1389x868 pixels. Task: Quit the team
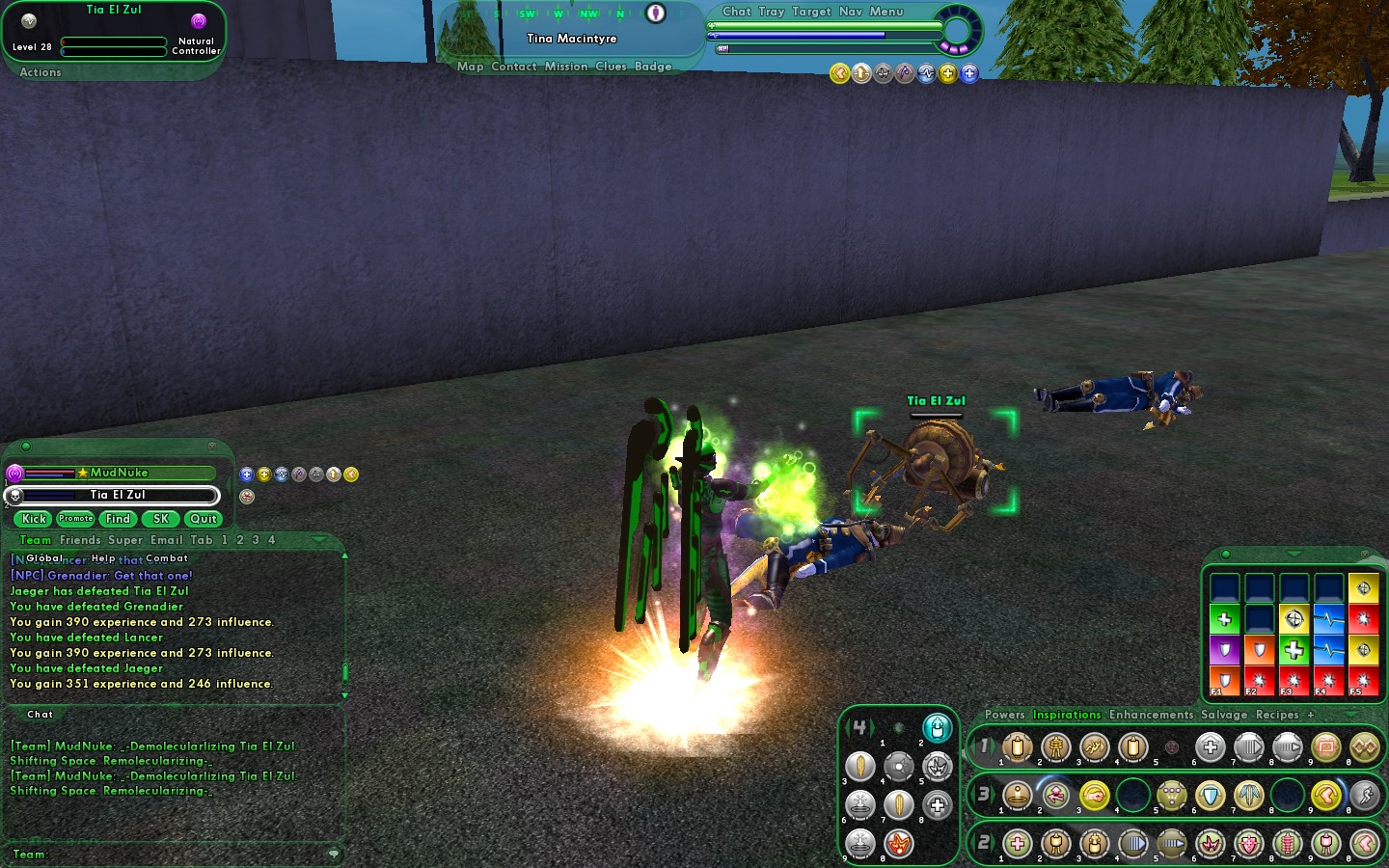(x=204, y=519)
